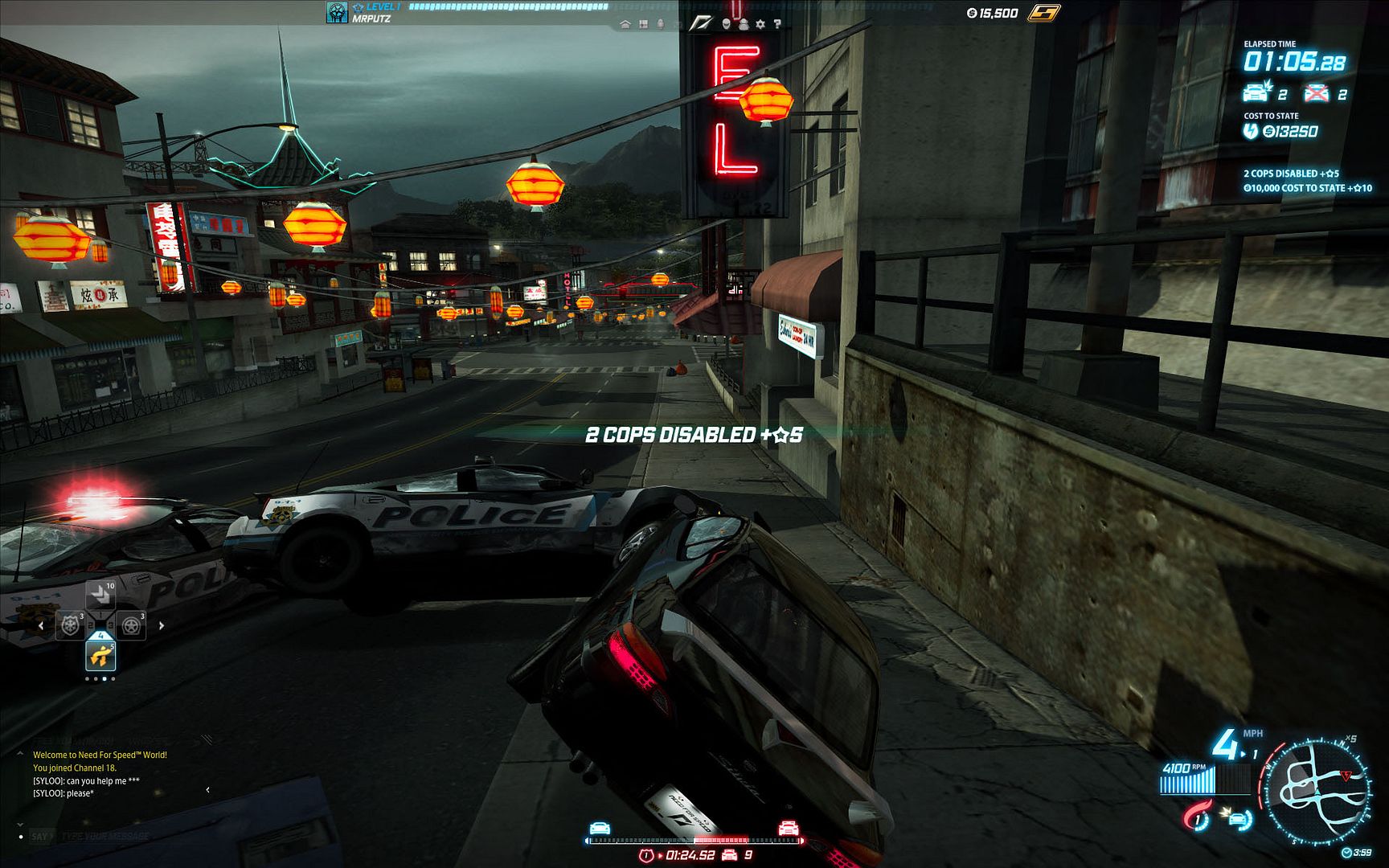This screenshot has width=1389, height=868.
Task: Use the snowflake badge powerup in slot 2
Action: (x=71, y=625)
